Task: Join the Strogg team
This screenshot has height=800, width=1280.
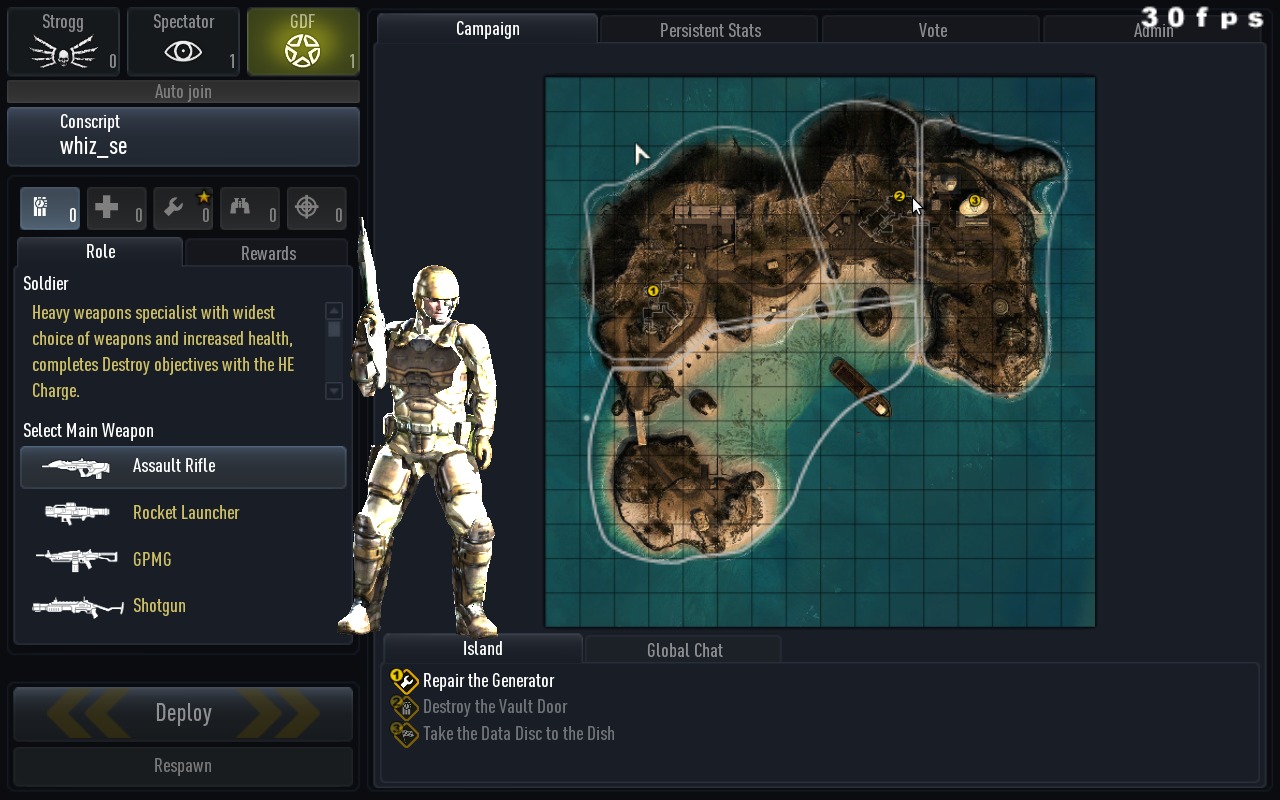Action: tap(63, 42)
